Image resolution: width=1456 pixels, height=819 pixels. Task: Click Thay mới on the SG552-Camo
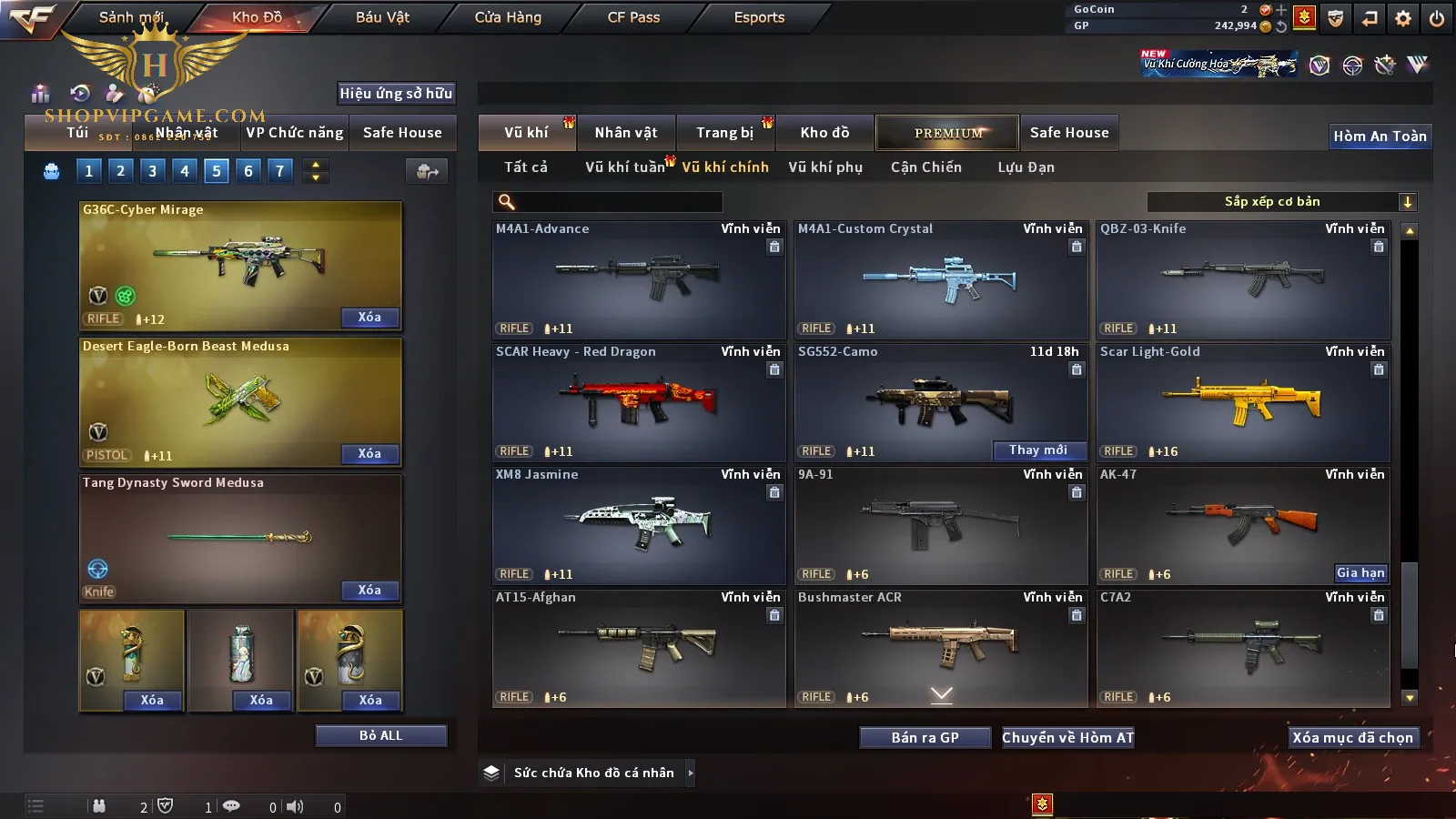(1037, 450)
